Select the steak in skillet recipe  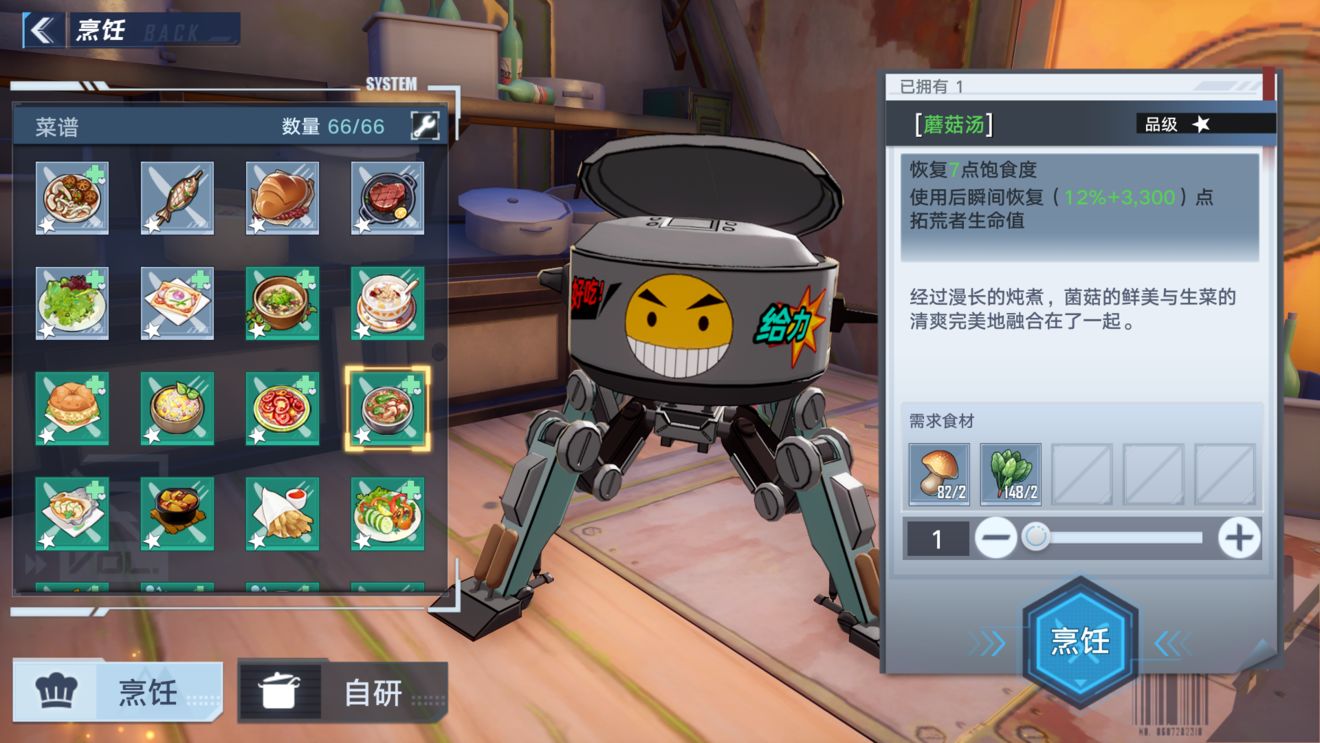[387, 198]
